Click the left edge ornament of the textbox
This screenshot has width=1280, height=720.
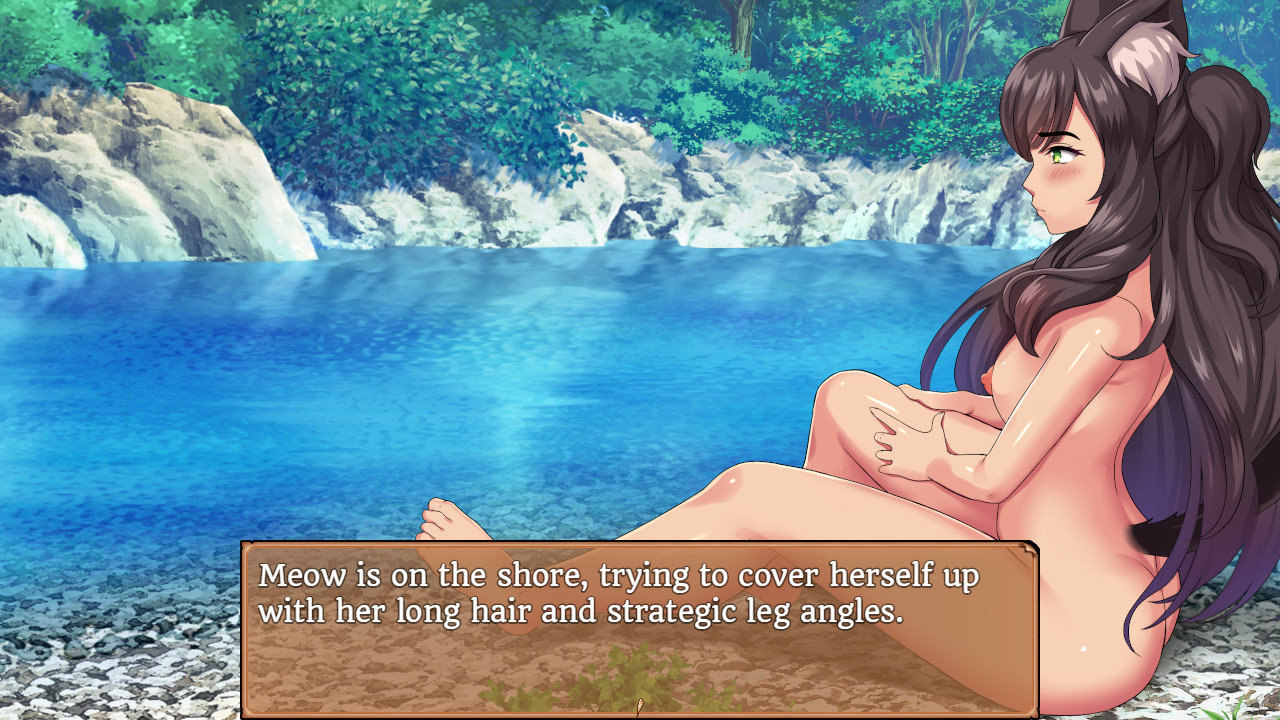pos(246,630)
